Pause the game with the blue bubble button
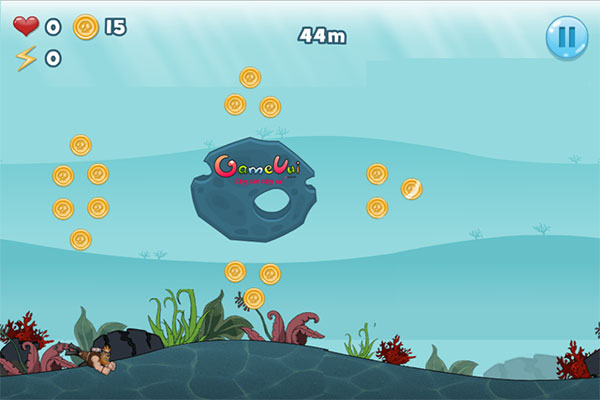Screen dimensions: 600x400 566,37
